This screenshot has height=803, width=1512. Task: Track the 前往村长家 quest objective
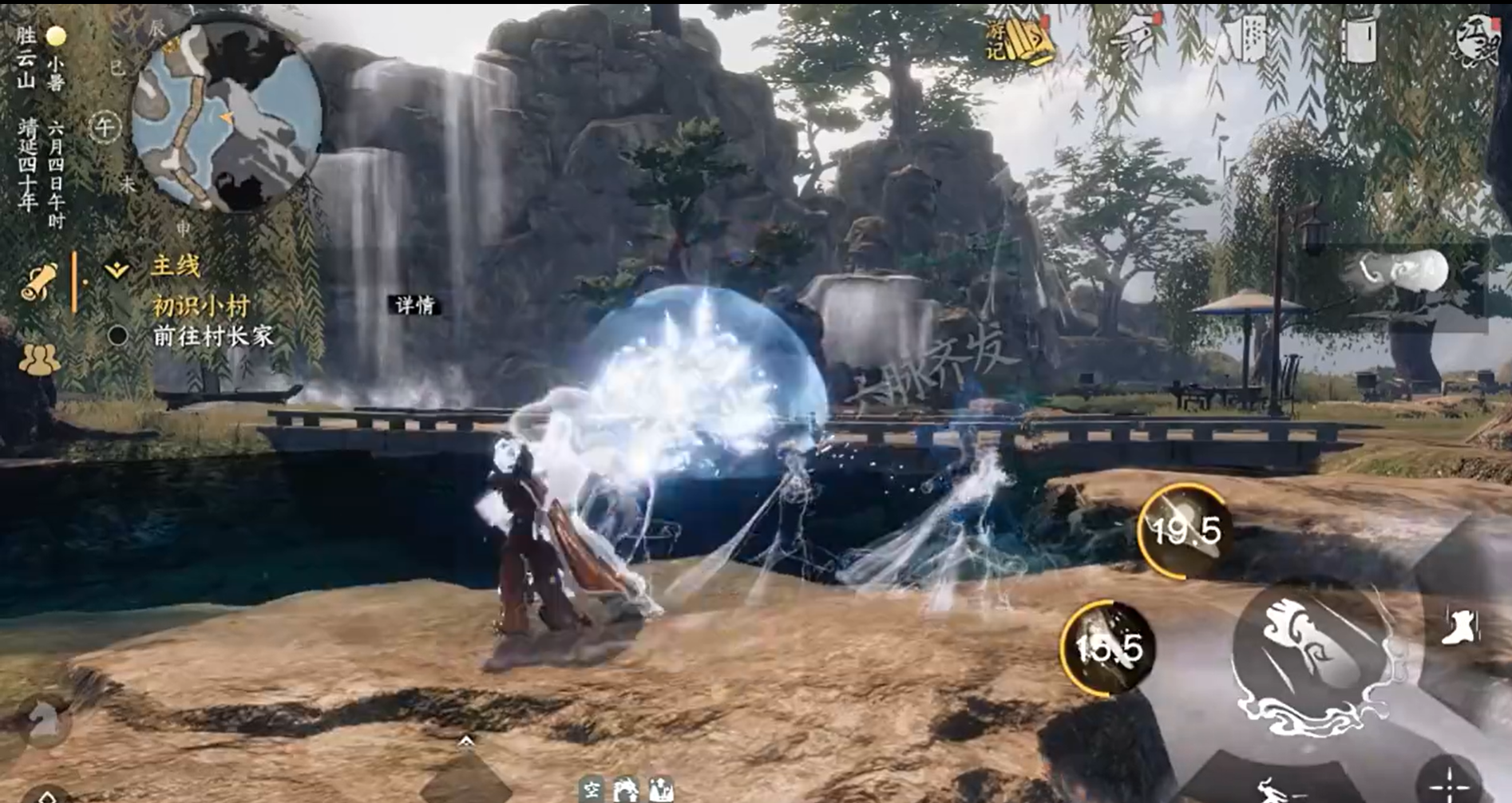pos(212,336)
